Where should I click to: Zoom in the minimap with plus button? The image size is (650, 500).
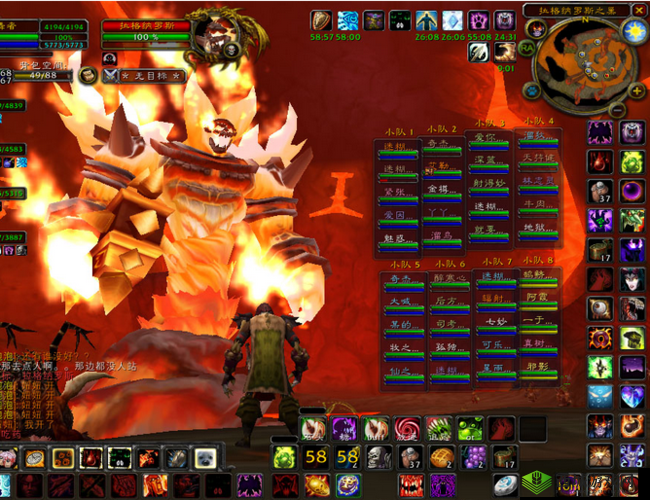(x=637, y=89)
